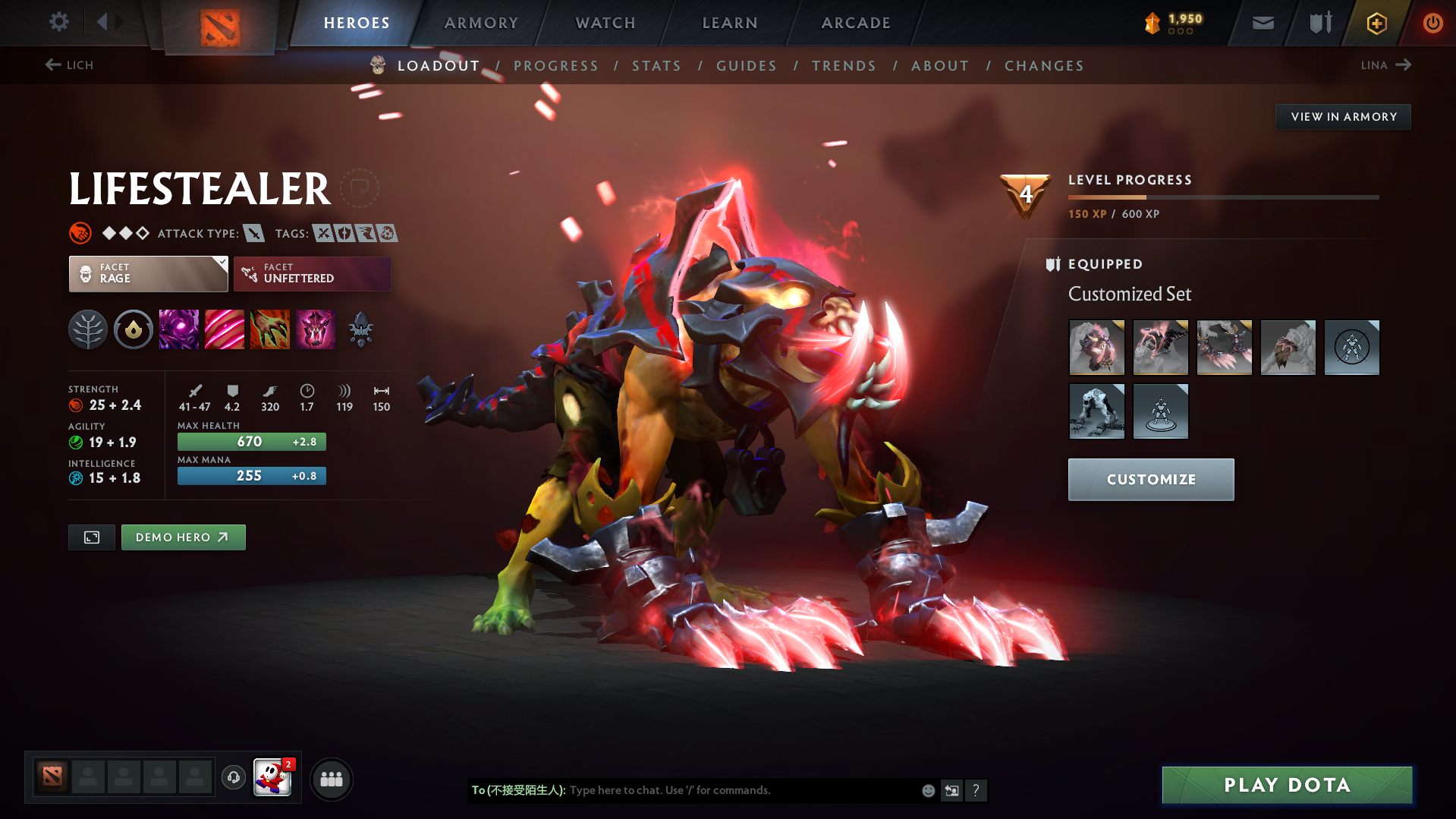Select the Rage facet
This screenshot has height=819, width=1456.
(x=148, y=273)
